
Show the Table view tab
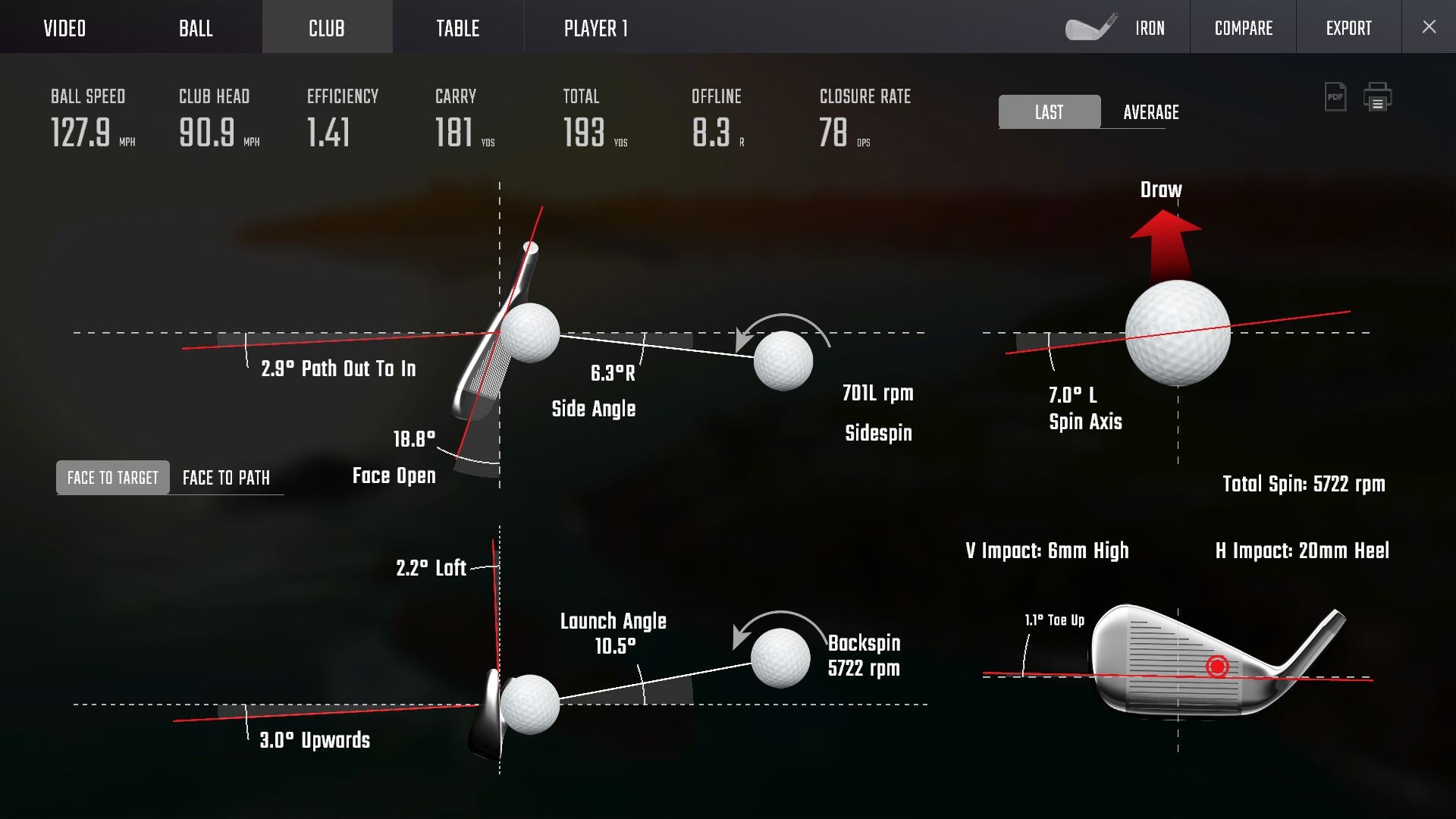(x=457, y=28)
